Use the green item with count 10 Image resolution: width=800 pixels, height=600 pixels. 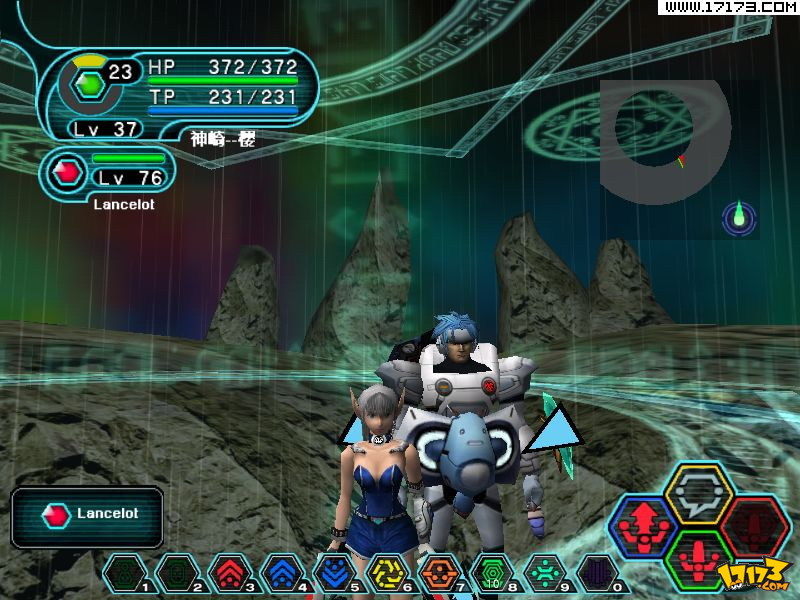tap(491, 574)
